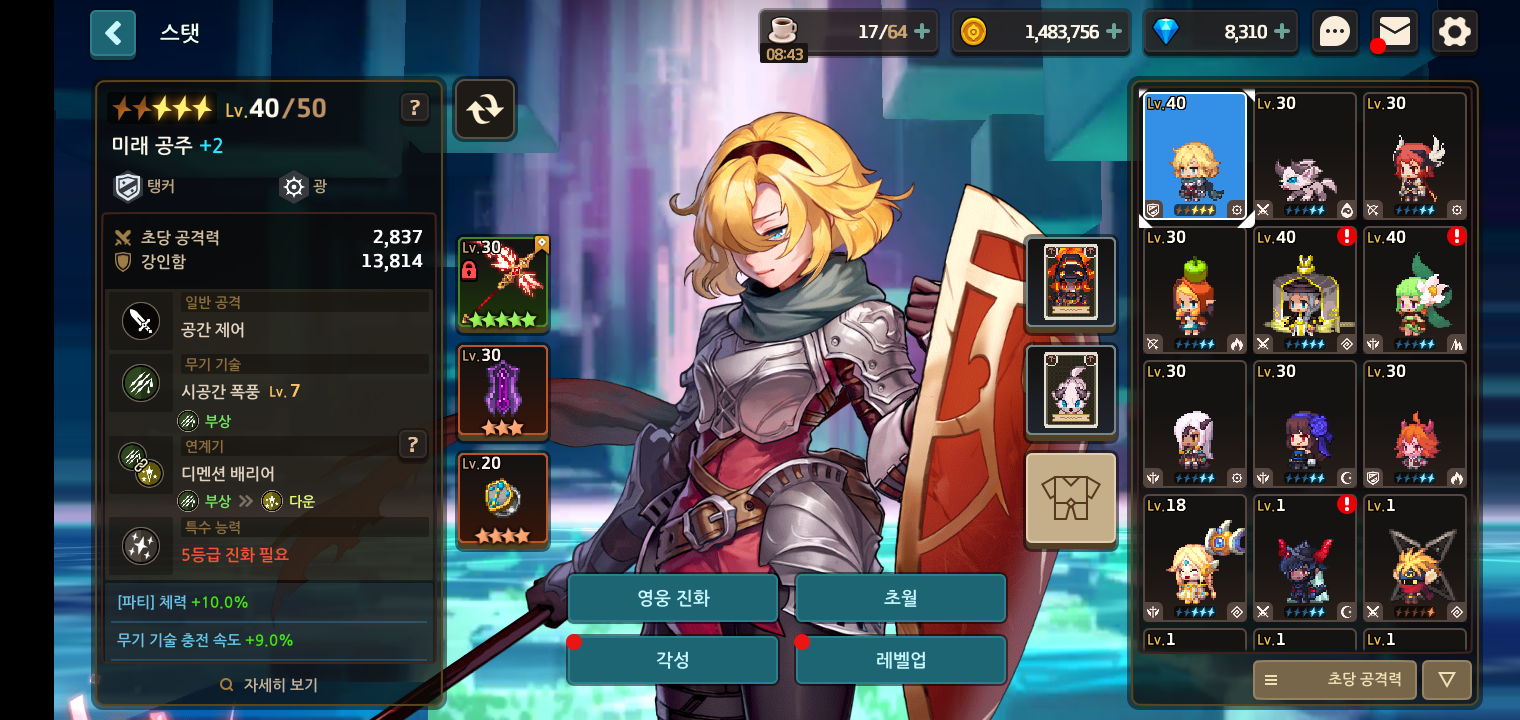Open the costume outfit slot
This screenshot has height=720, width=1520.
(x=1070, y=498)
